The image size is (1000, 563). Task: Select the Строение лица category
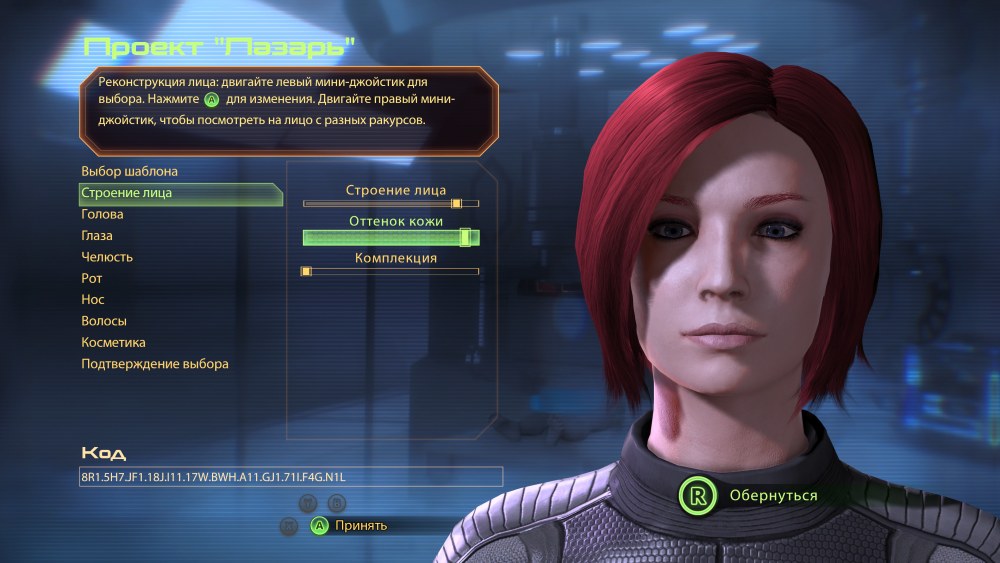pos(126,193)
